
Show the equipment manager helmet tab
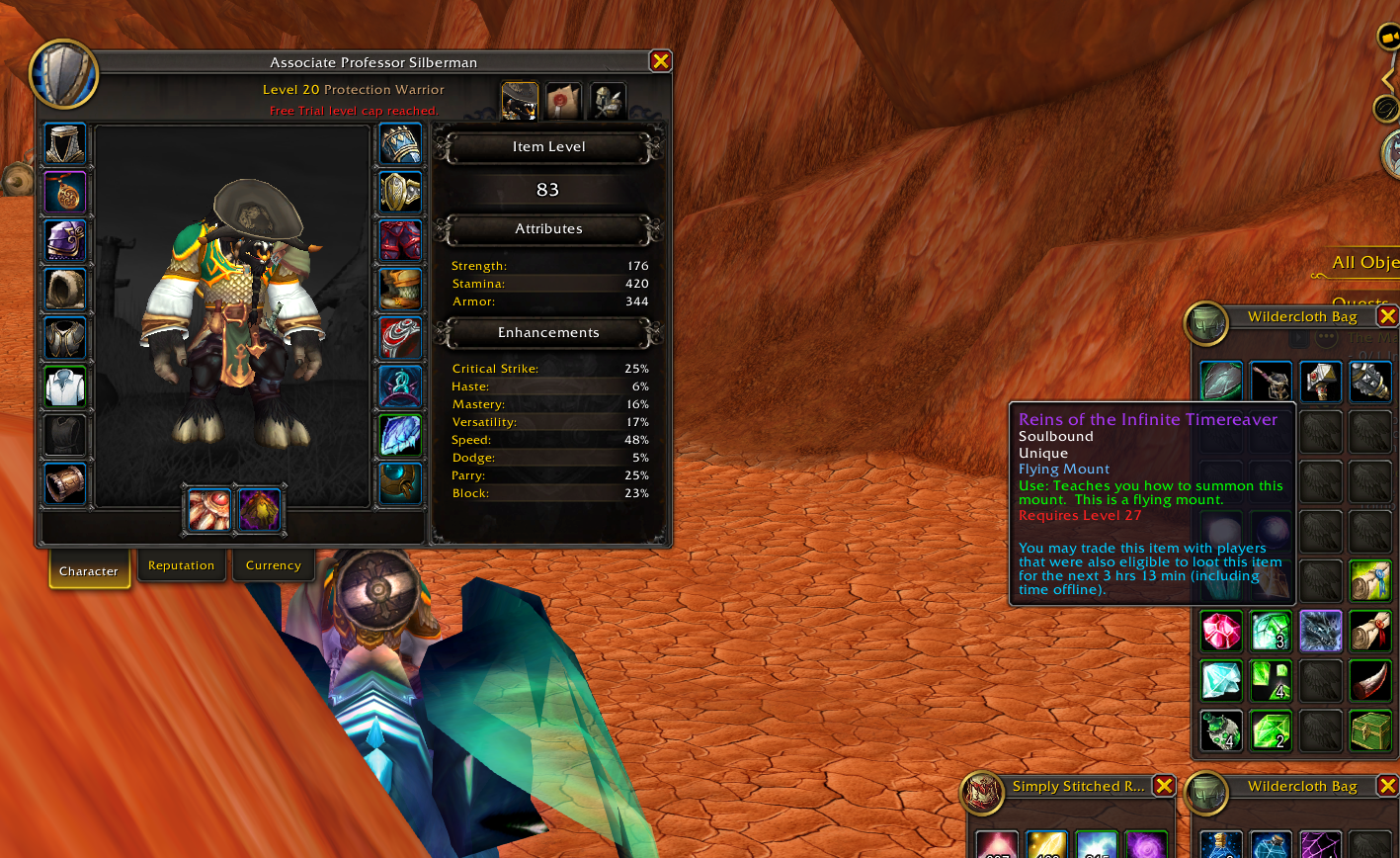pos(608,101)
